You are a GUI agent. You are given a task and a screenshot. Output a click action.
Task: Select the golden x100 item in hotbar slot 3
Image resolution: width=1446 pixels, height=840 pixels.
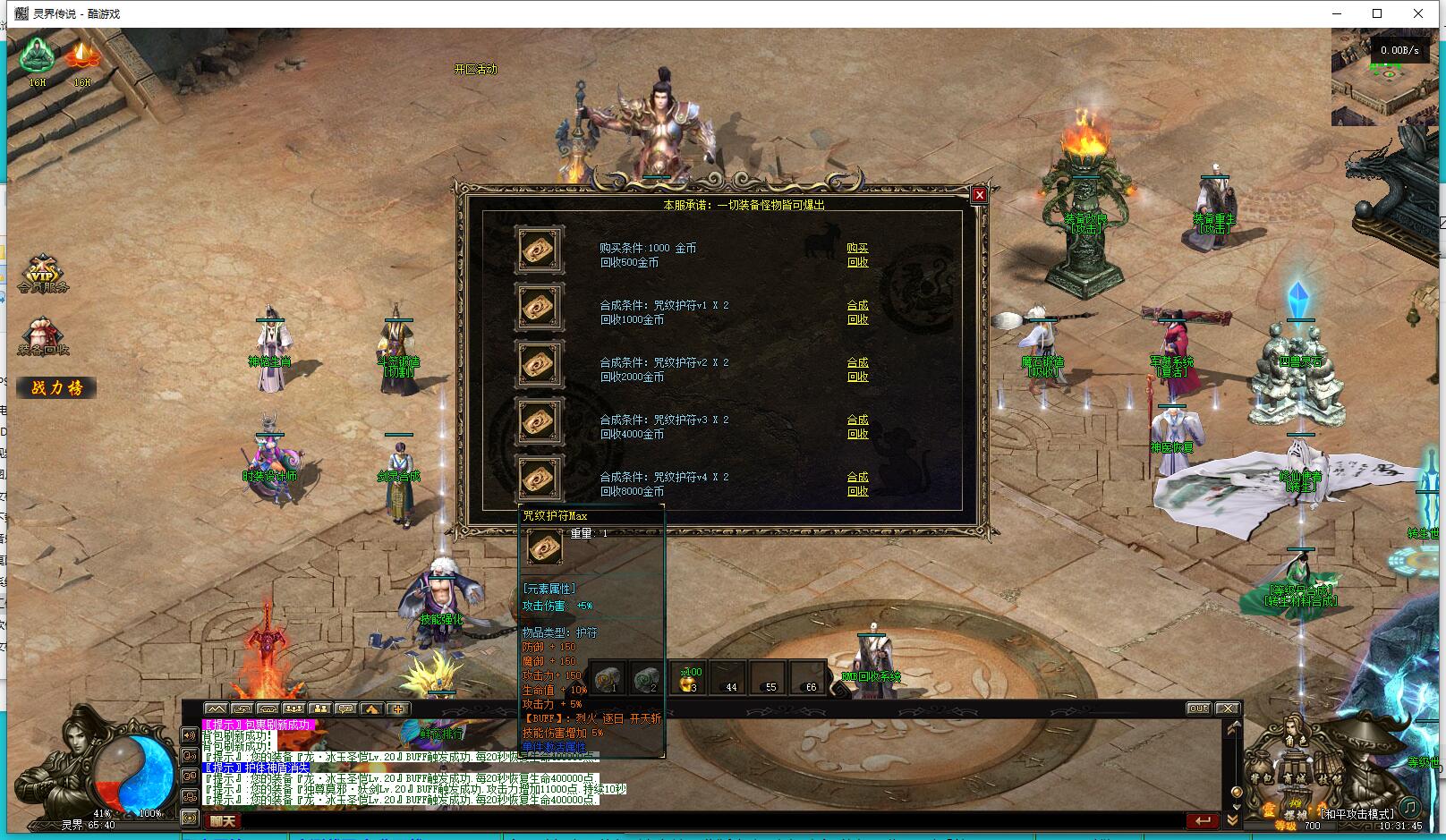[689, 680]
